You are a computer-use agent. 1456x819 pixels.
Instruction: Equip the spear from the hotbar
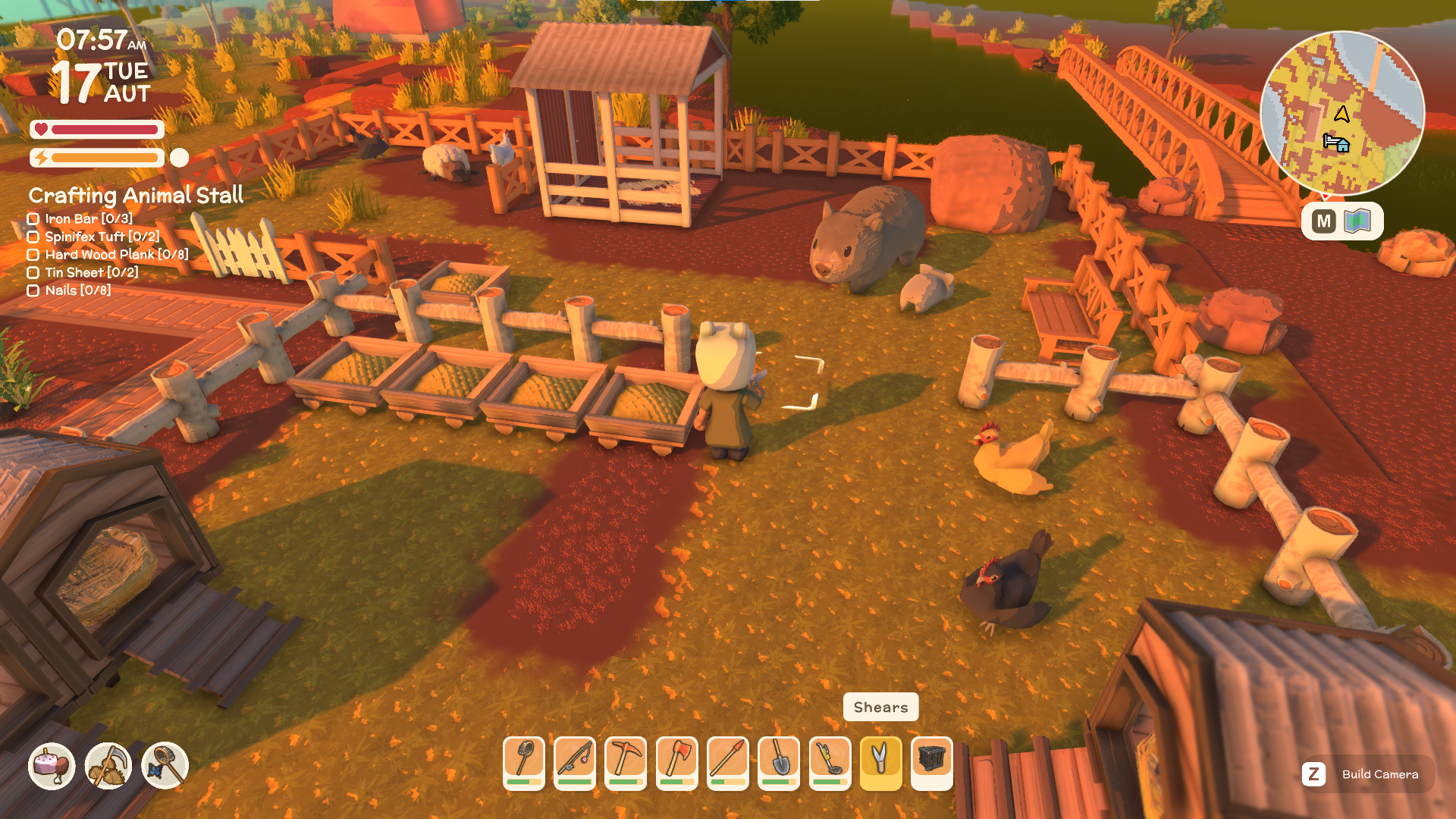pyautogui.click(x=728, y=763)
